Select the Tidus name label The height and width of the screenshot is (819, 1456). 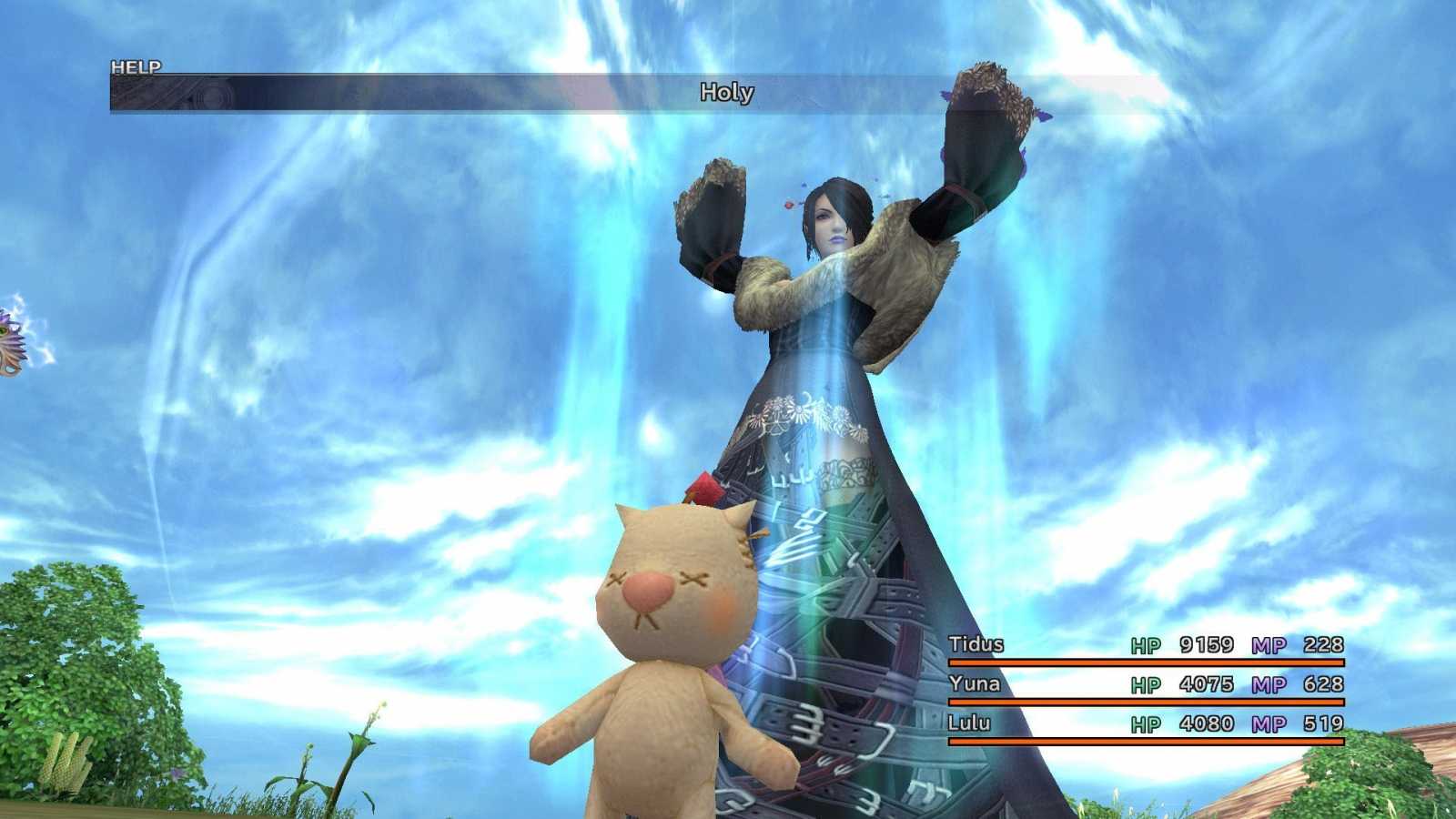(976, 645)
